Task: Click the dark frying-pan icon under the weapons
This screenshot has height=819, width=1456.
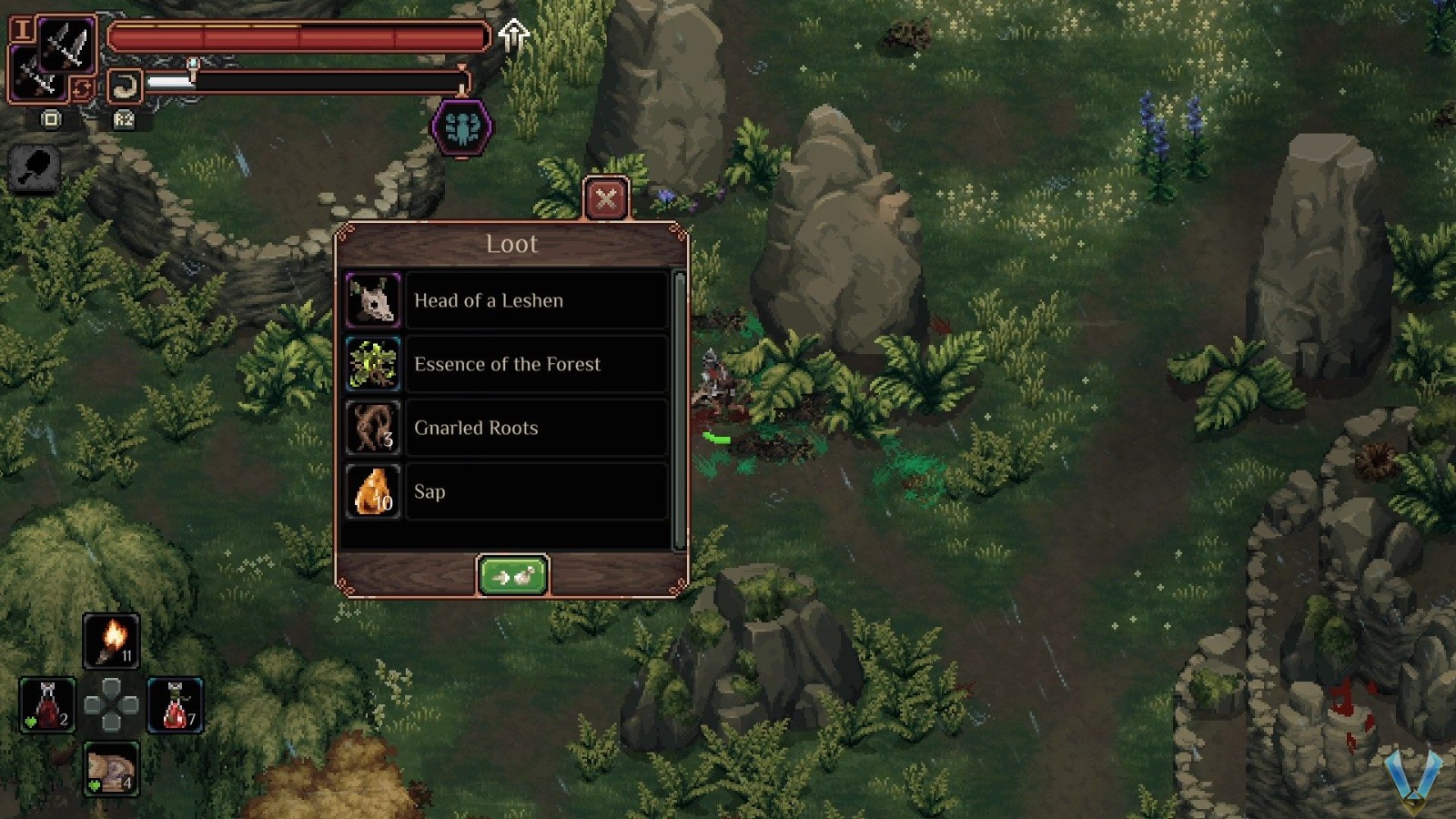Action: (35, 168)
